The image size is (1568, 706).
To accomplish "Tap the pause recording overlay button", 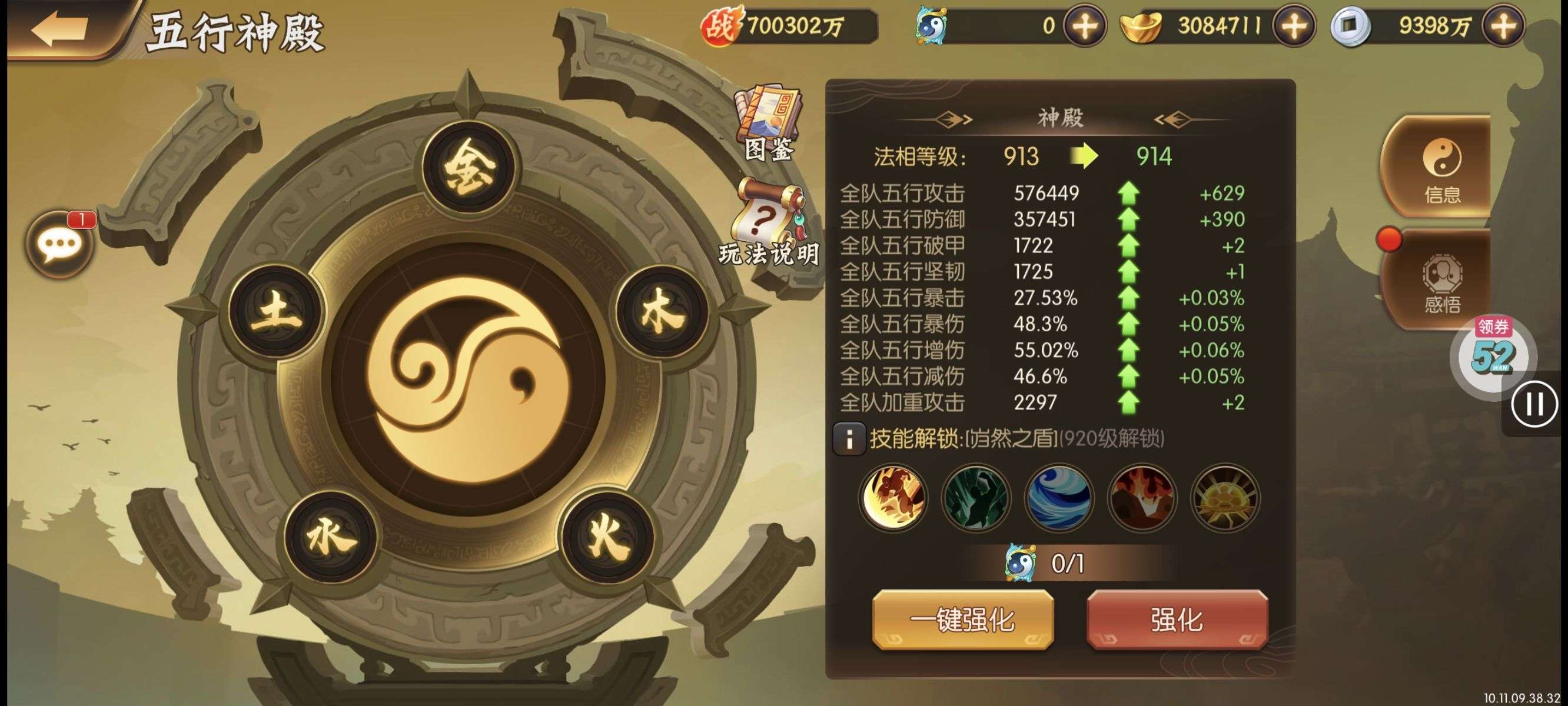I will click(x=1533, y=404).
